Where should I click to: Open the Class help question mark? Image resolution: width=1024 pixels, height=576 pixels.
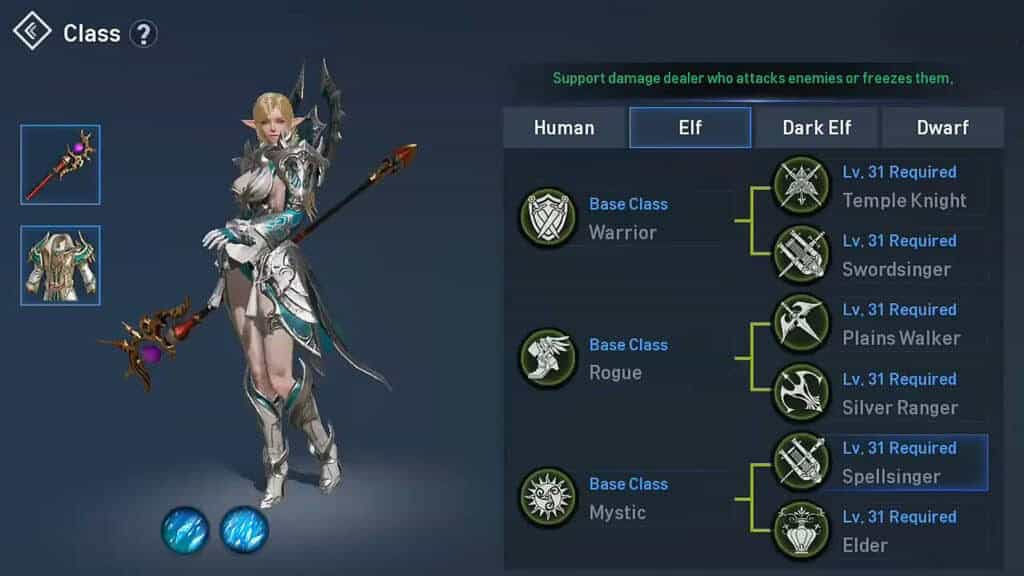(144, 34)
